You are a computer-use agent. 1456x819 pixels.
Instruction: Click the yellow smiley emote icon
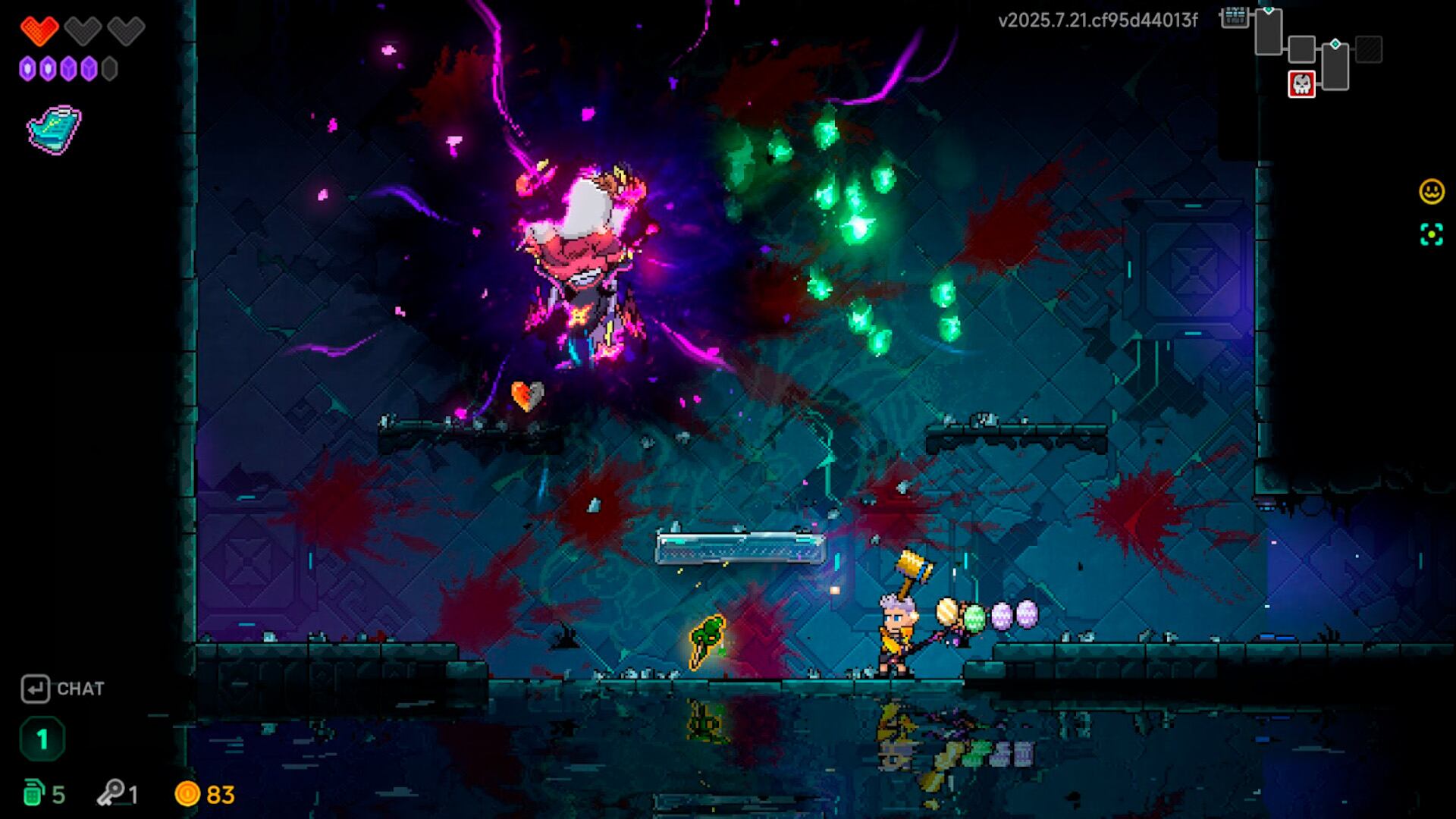(x=1432, y=191)
